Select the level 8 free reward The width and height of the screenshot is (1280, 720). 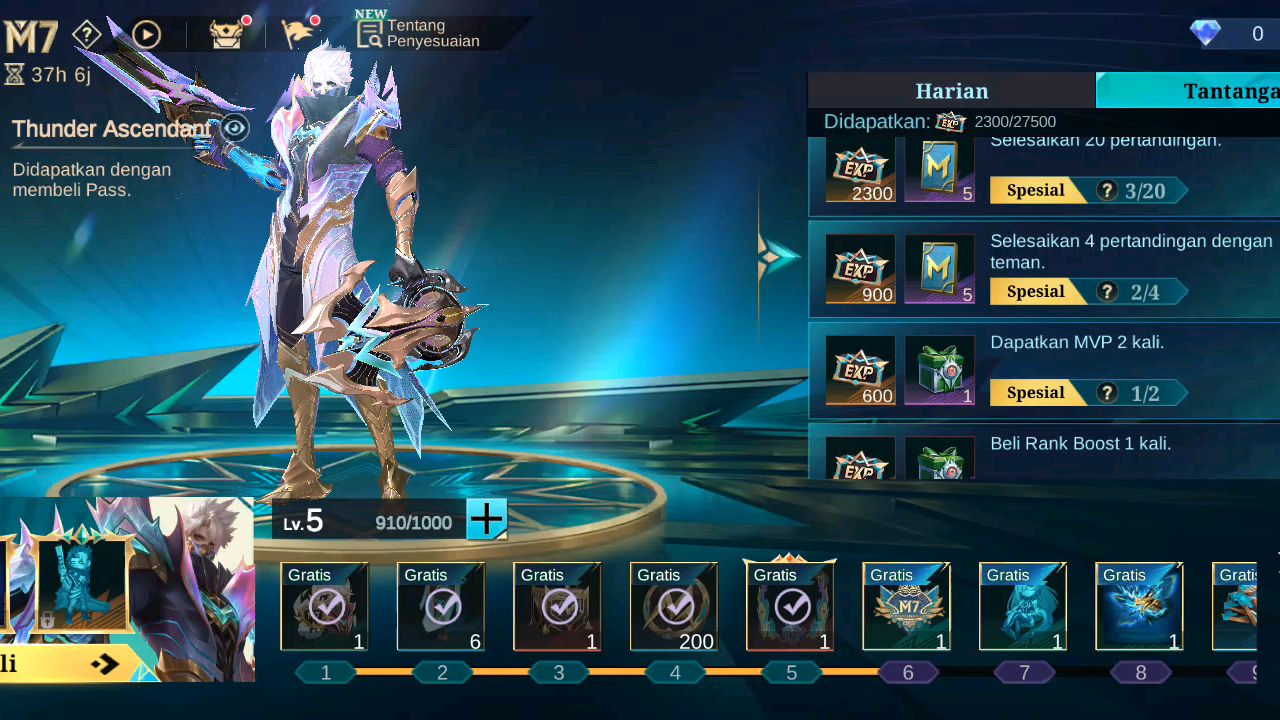pyautogui.click(x=1140, y=607)
